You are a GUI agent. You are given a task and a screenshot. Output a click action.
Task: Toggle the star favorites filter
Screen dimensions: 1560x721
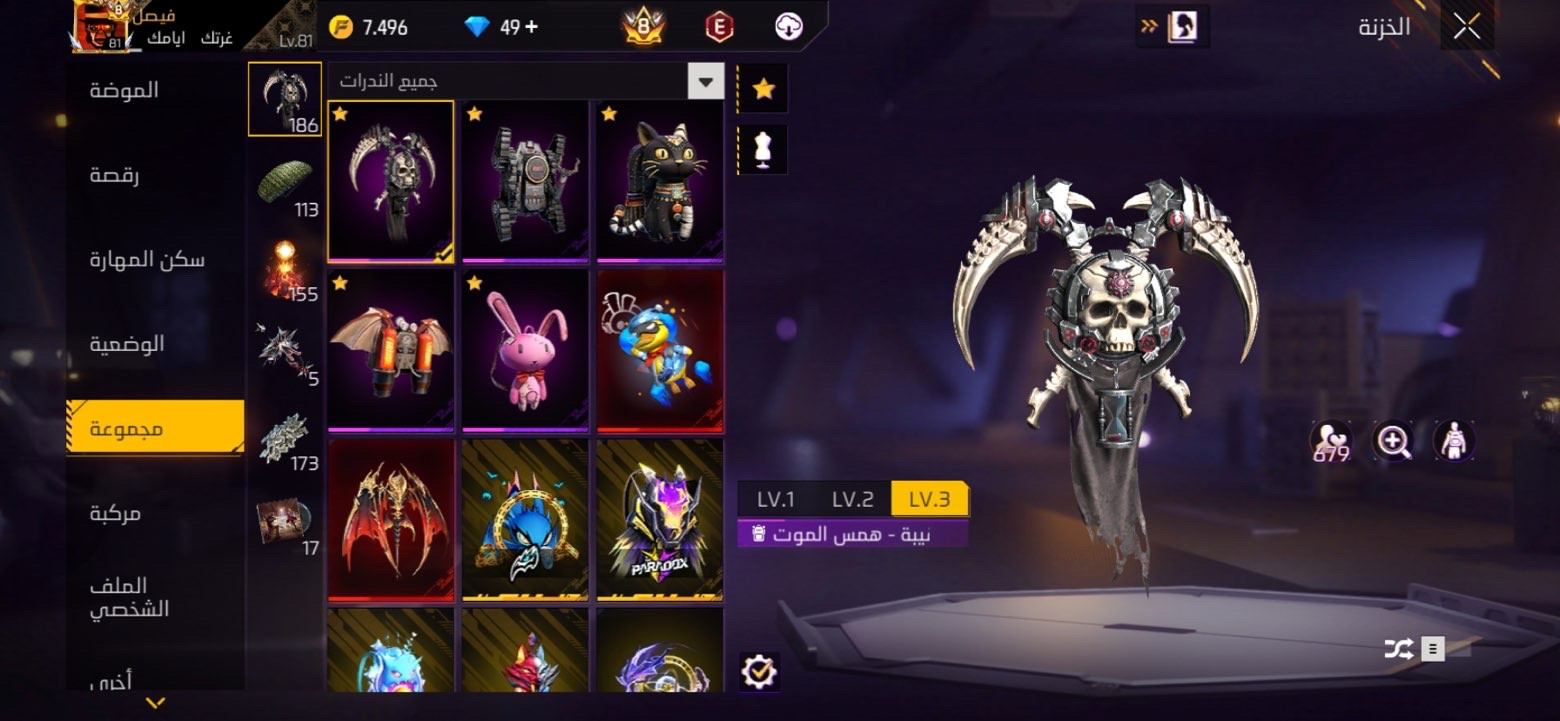tap(763, 89)
